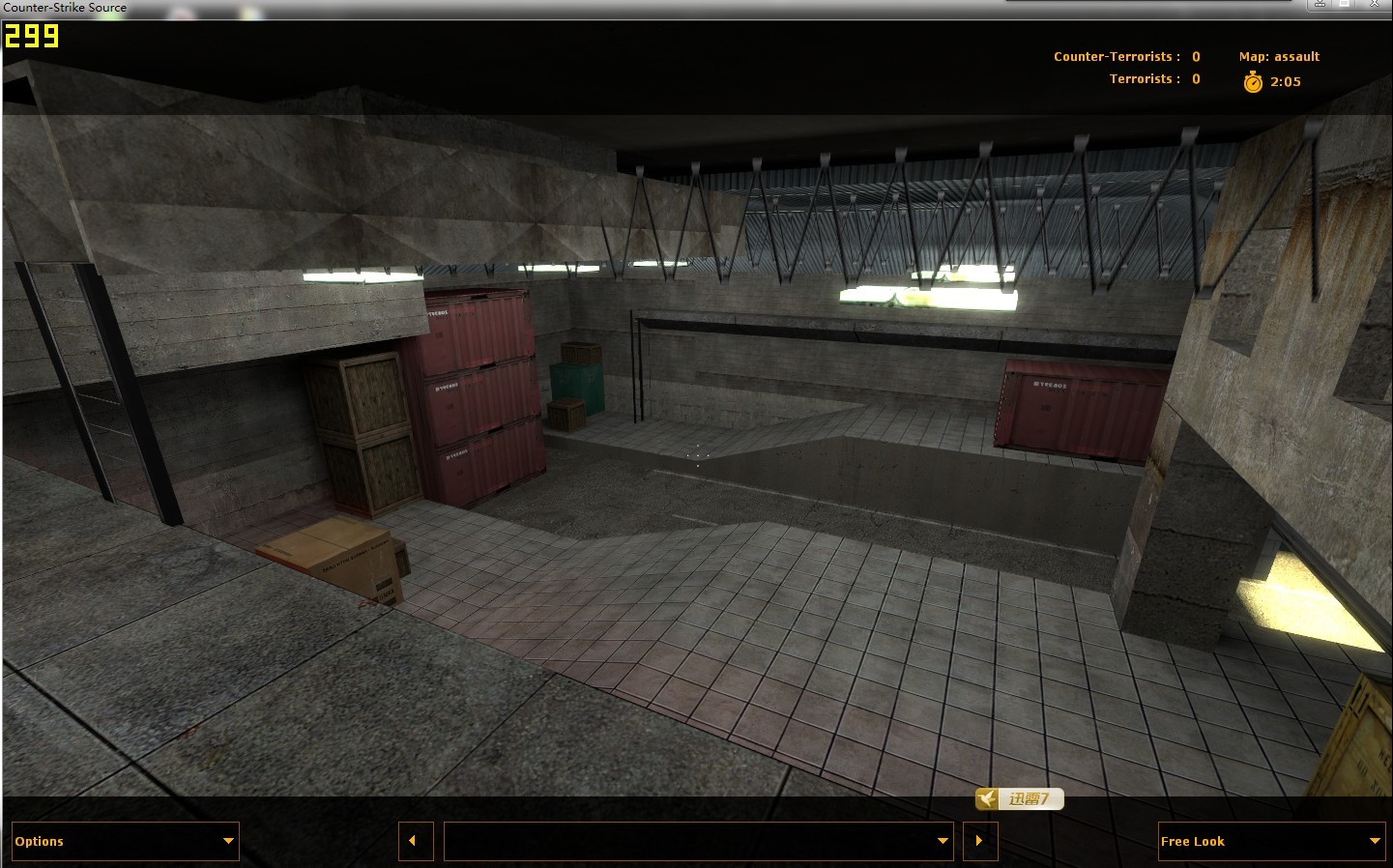This screenshot has height=868, width=1393.
Task: Click the player list dropdown arrow
Action: pos(943,841)
